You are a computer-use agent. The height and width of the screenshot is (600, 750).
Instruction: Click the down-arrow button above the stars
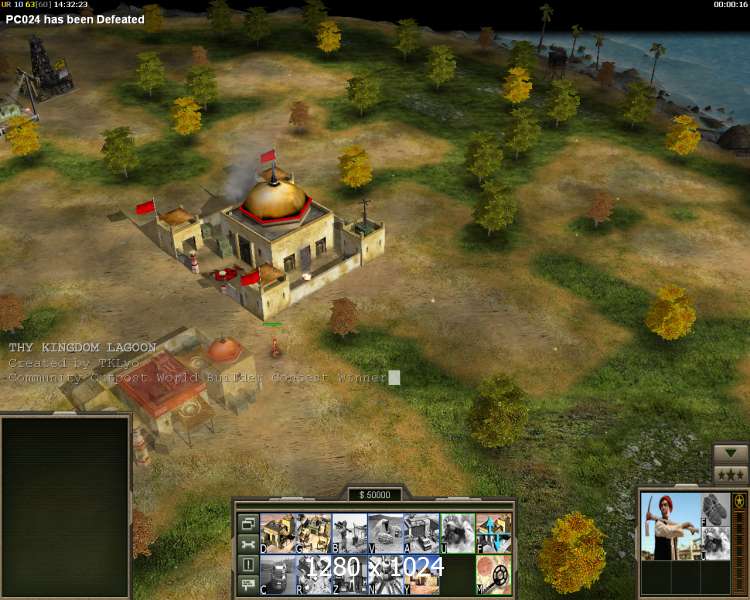(730, 453)
